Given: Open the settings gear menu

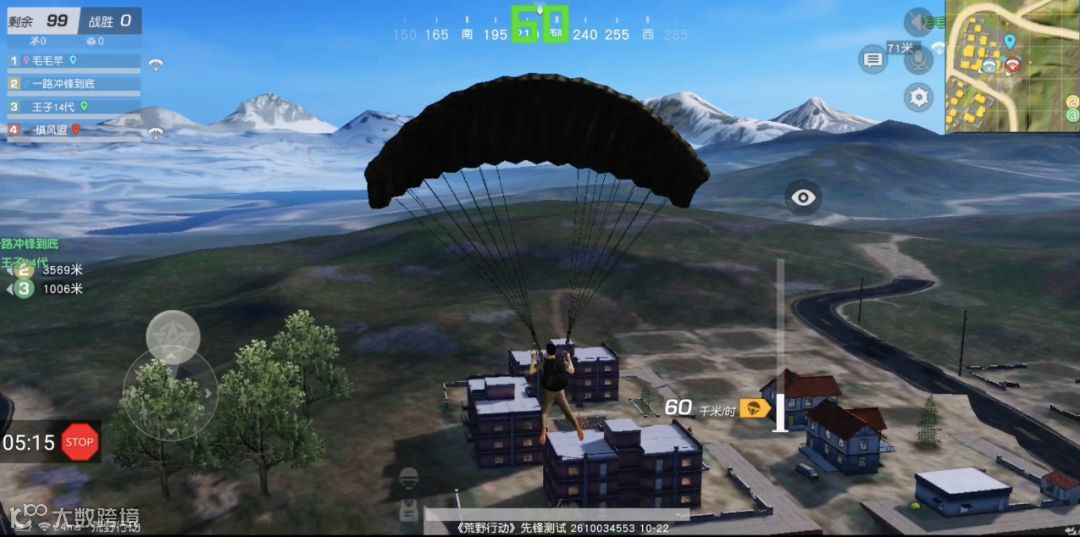Looking at the screenshot, I should (x=918, y=97).
